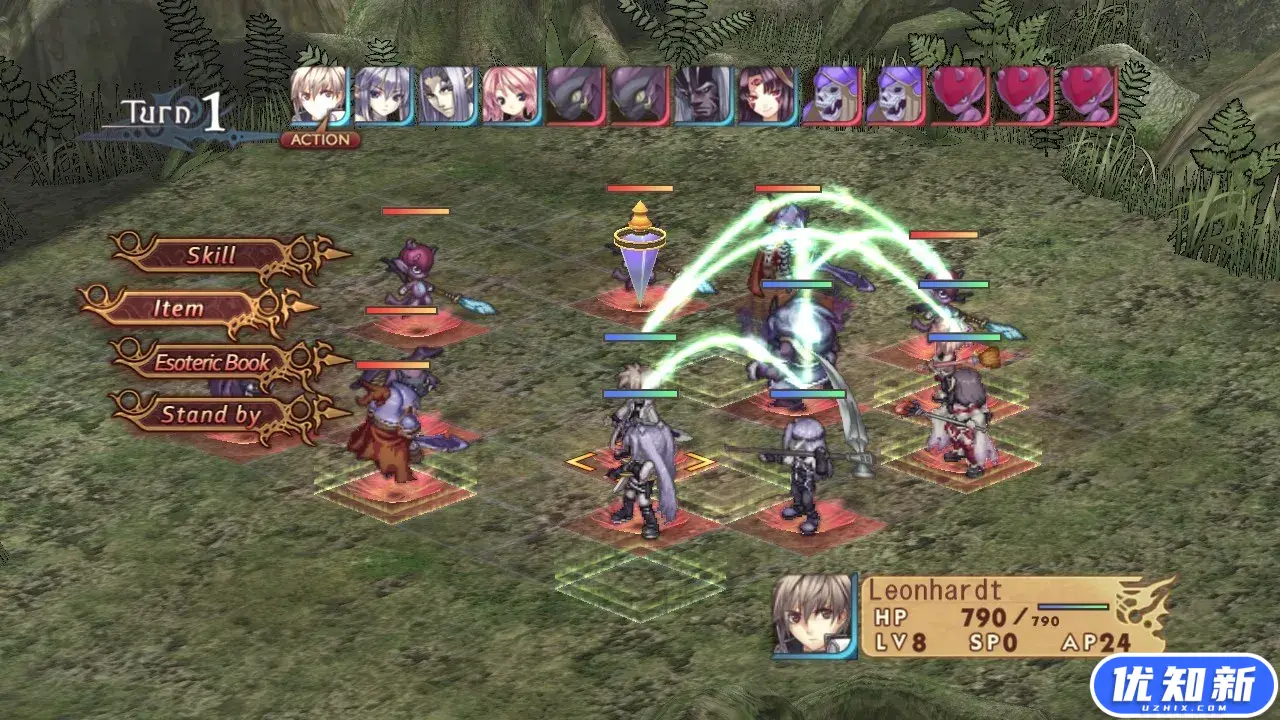Choose Stand by to end the turn
Viewport: 1280px width, 720px height.
point(211,415)
